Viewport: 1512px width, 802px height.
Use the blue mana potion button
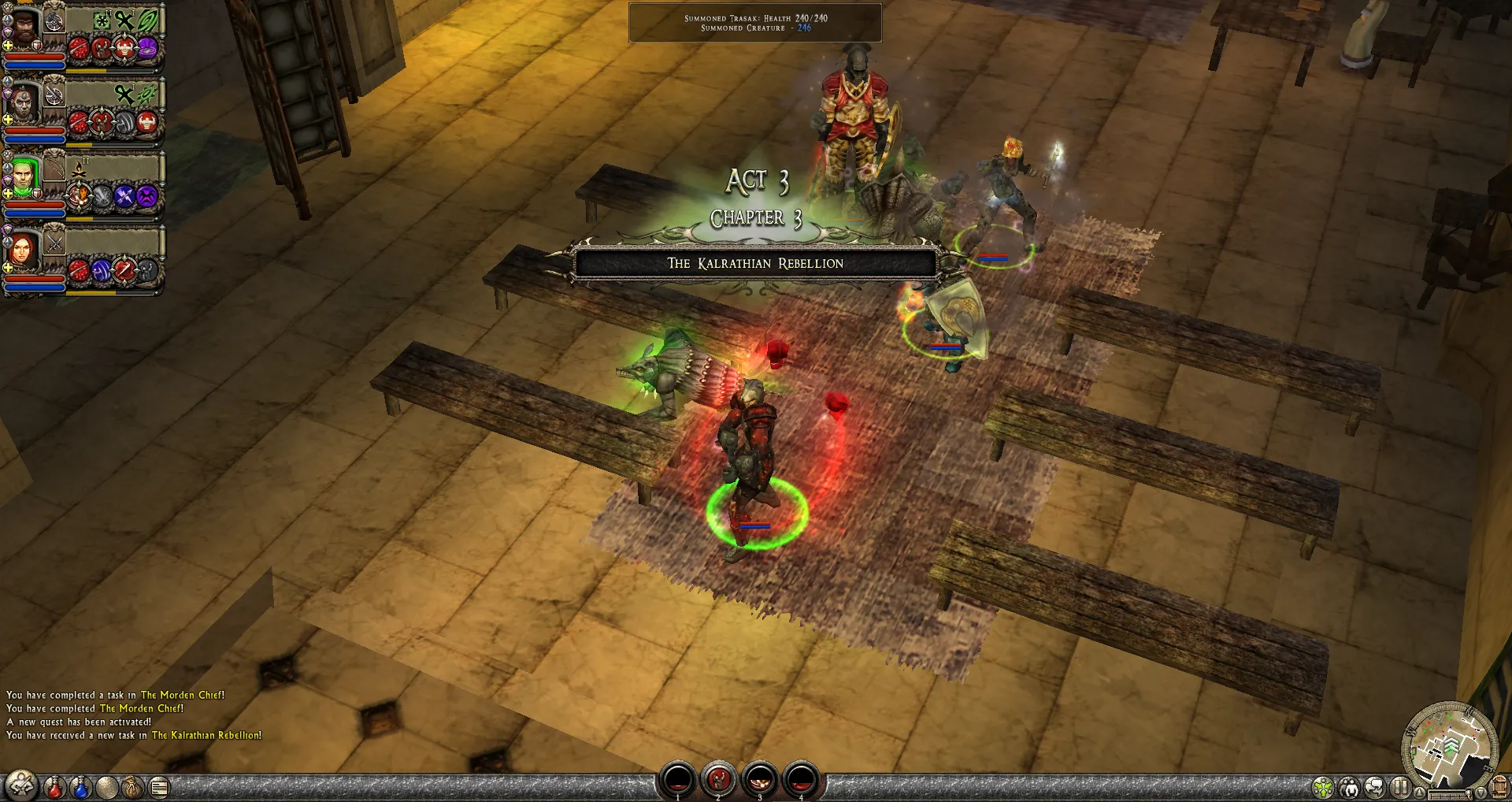[80, 786]
